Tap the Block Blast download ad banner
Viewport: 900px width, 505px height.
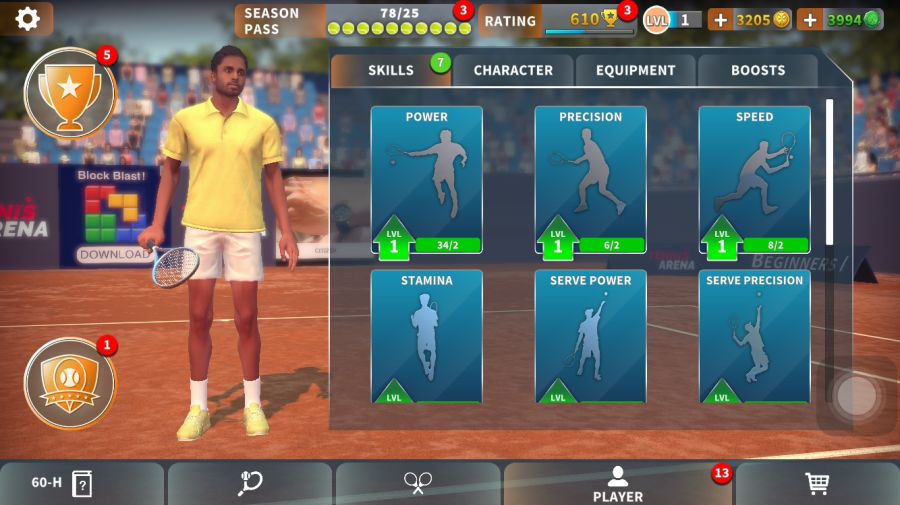click(x=114, y=218)
